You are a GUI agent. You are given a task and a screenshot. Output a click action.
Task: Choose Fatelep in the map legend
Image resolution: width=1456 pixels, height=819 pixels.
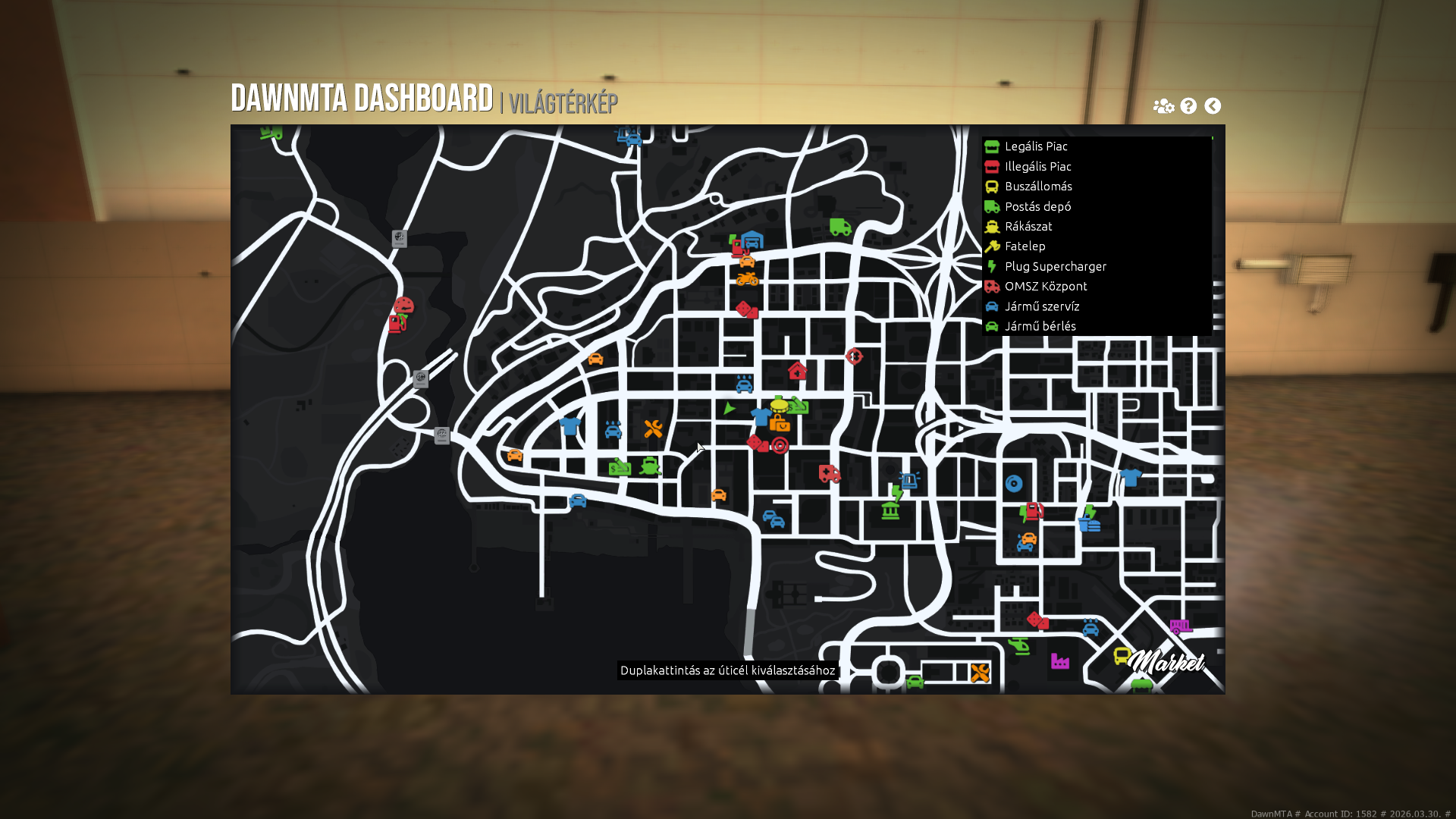[1025, 246]
